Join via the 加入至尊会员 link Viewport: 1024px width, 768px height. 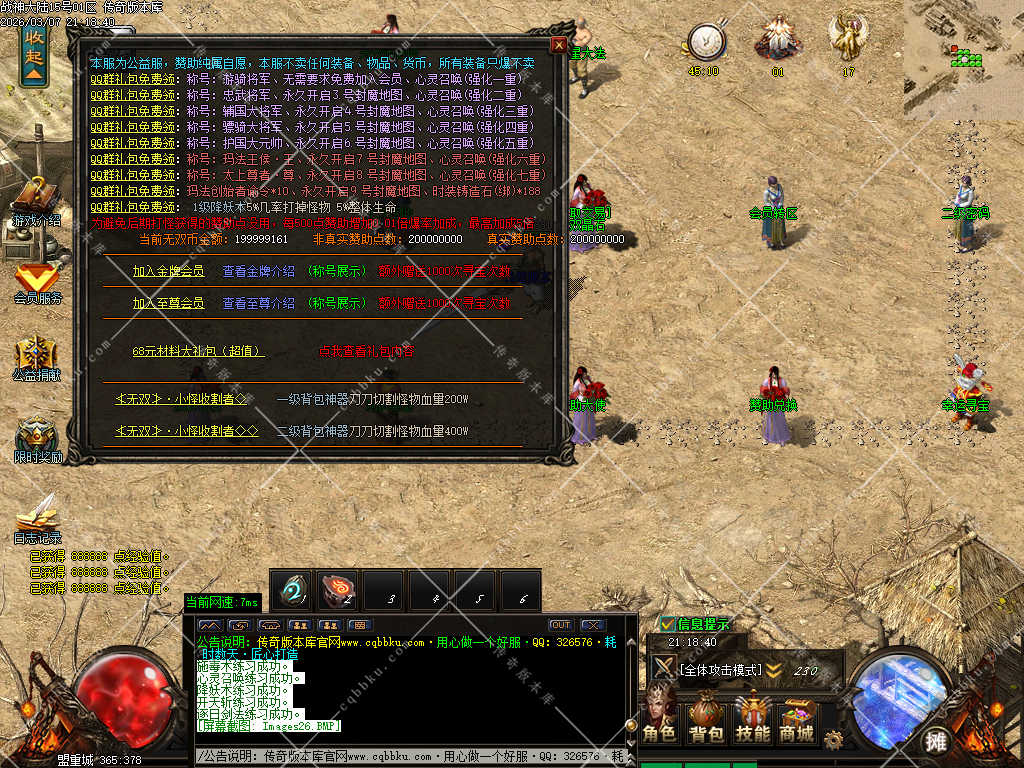click(168, 303)
